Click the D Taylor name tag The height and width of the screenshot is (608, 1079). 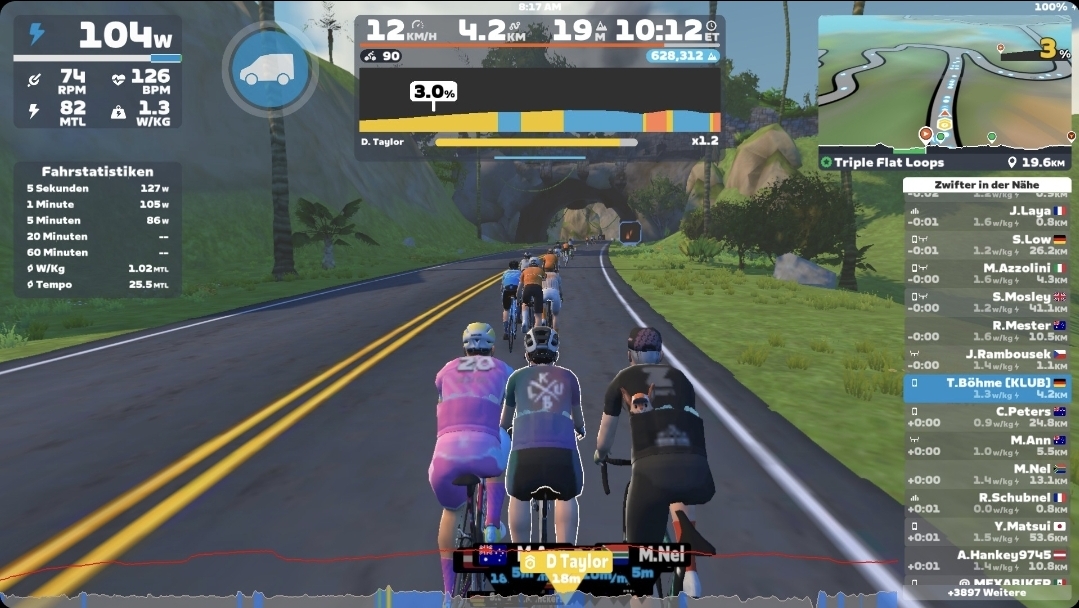click(x=566, y=561)
